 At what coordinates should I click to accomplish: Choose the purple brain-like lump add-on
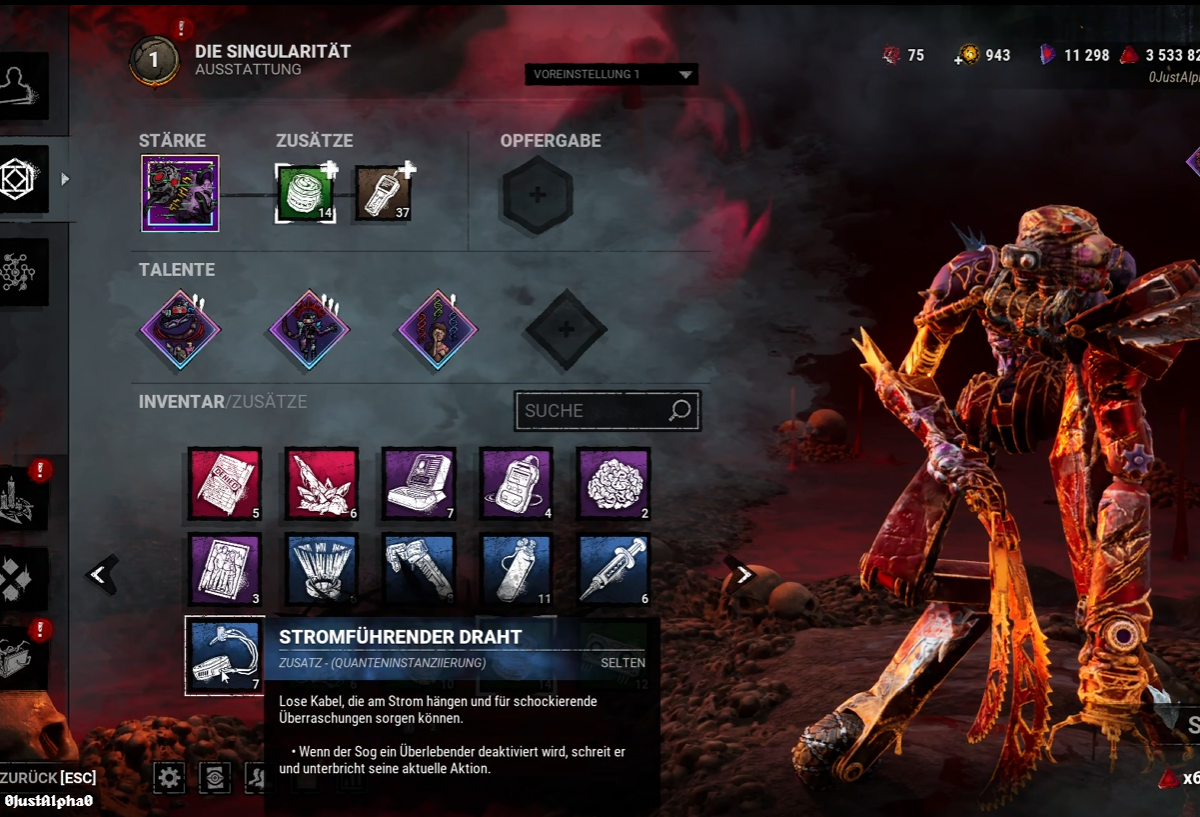pos(613,484)
